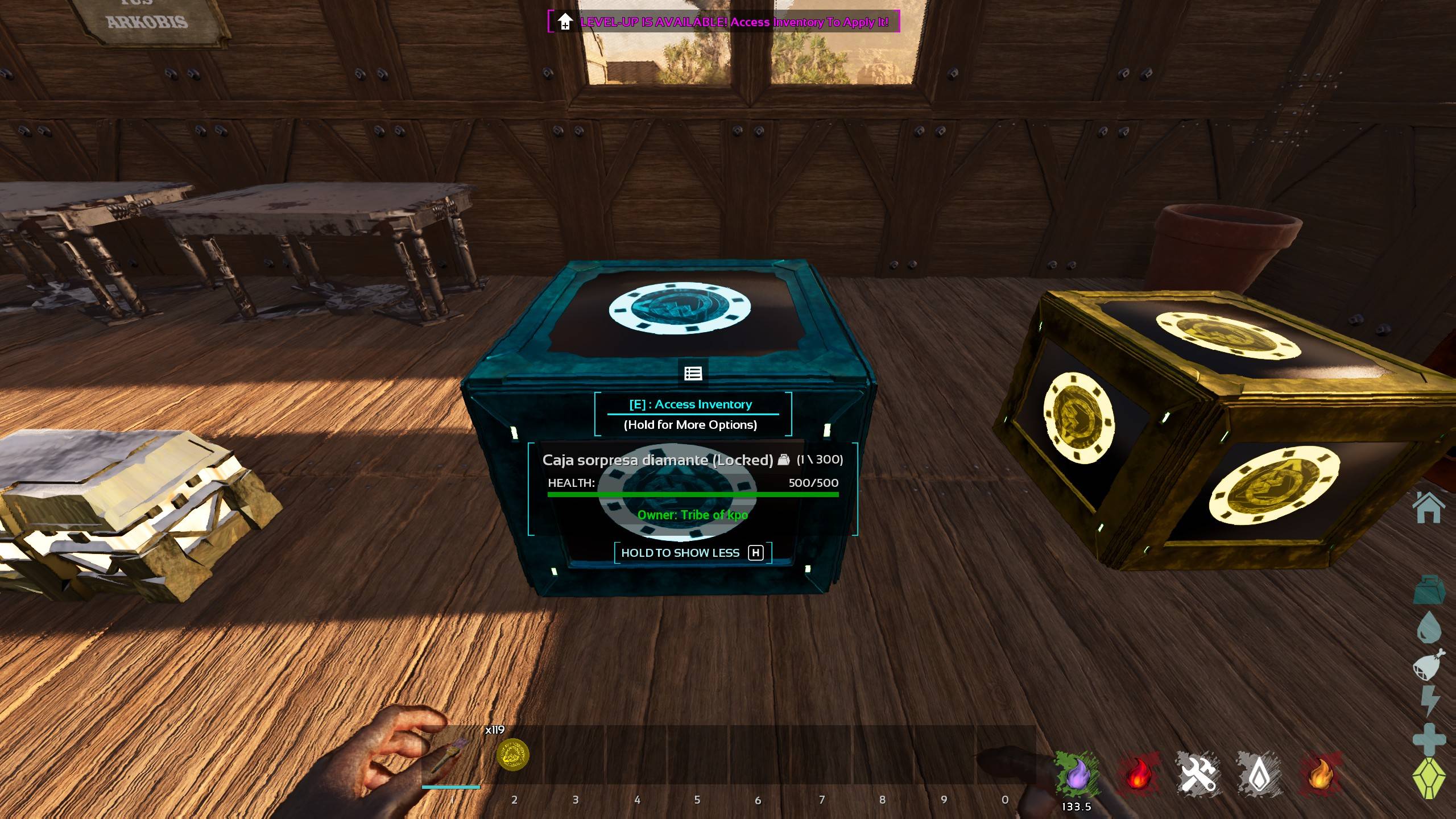
Task: Click the orange flame status effect icon
Action: (1320, 775)
